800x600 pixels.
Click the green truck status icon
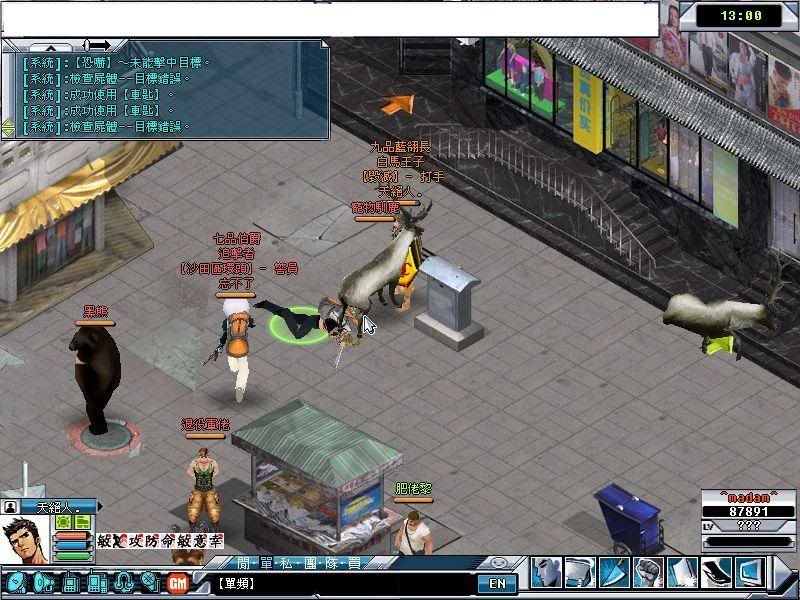coord(83,522)
